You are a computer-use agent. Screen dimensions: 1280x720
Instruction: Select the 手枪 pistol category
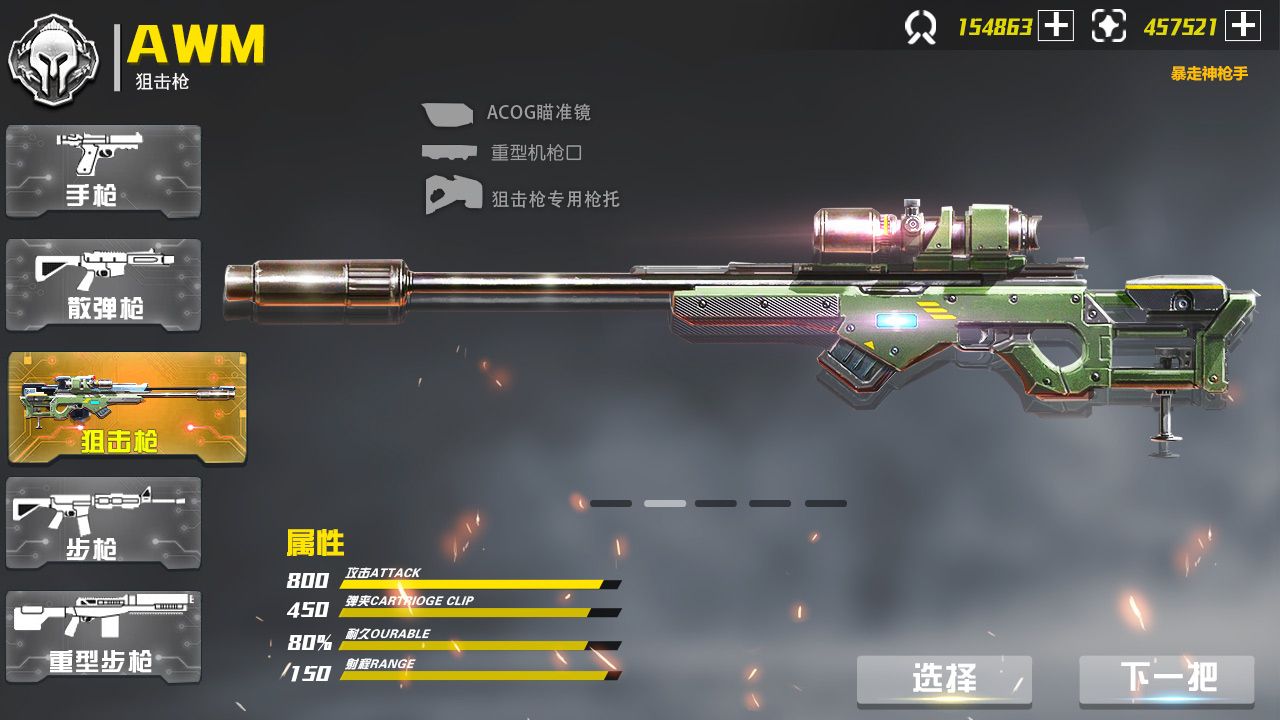click(104, 171)
